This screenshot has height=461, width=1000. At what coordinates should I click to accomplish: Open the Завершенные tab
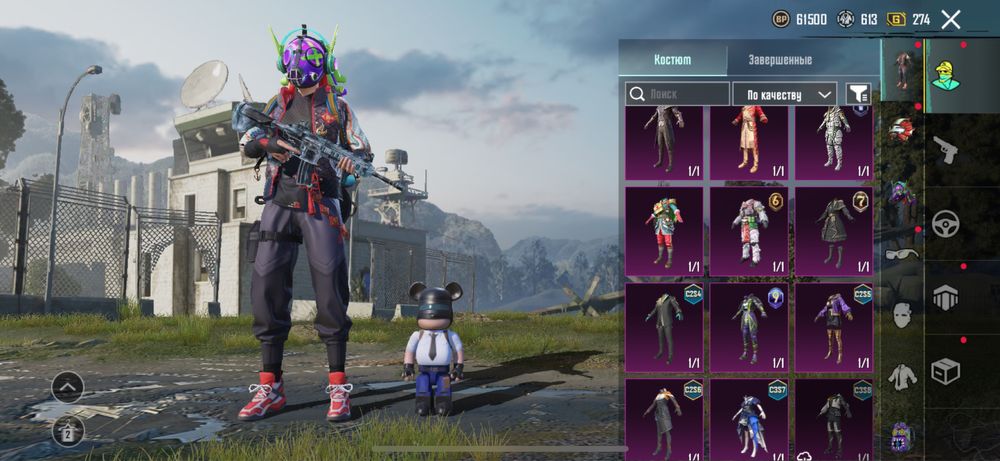[780, 59]
